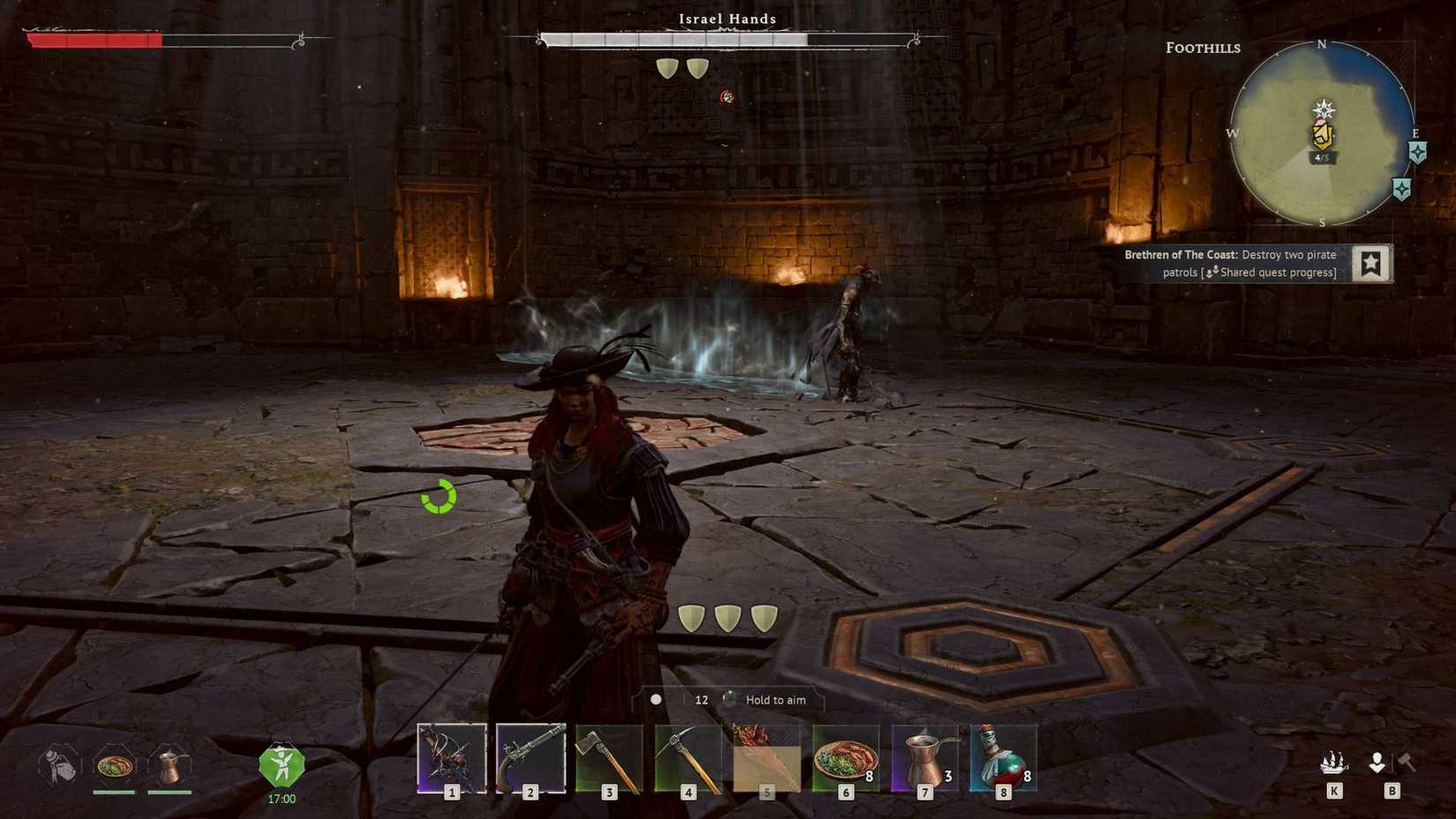Select the melee weapon in hotbar slot 1
The height and width of the screenshot is (819, 1456).
[x=452, y=758]
